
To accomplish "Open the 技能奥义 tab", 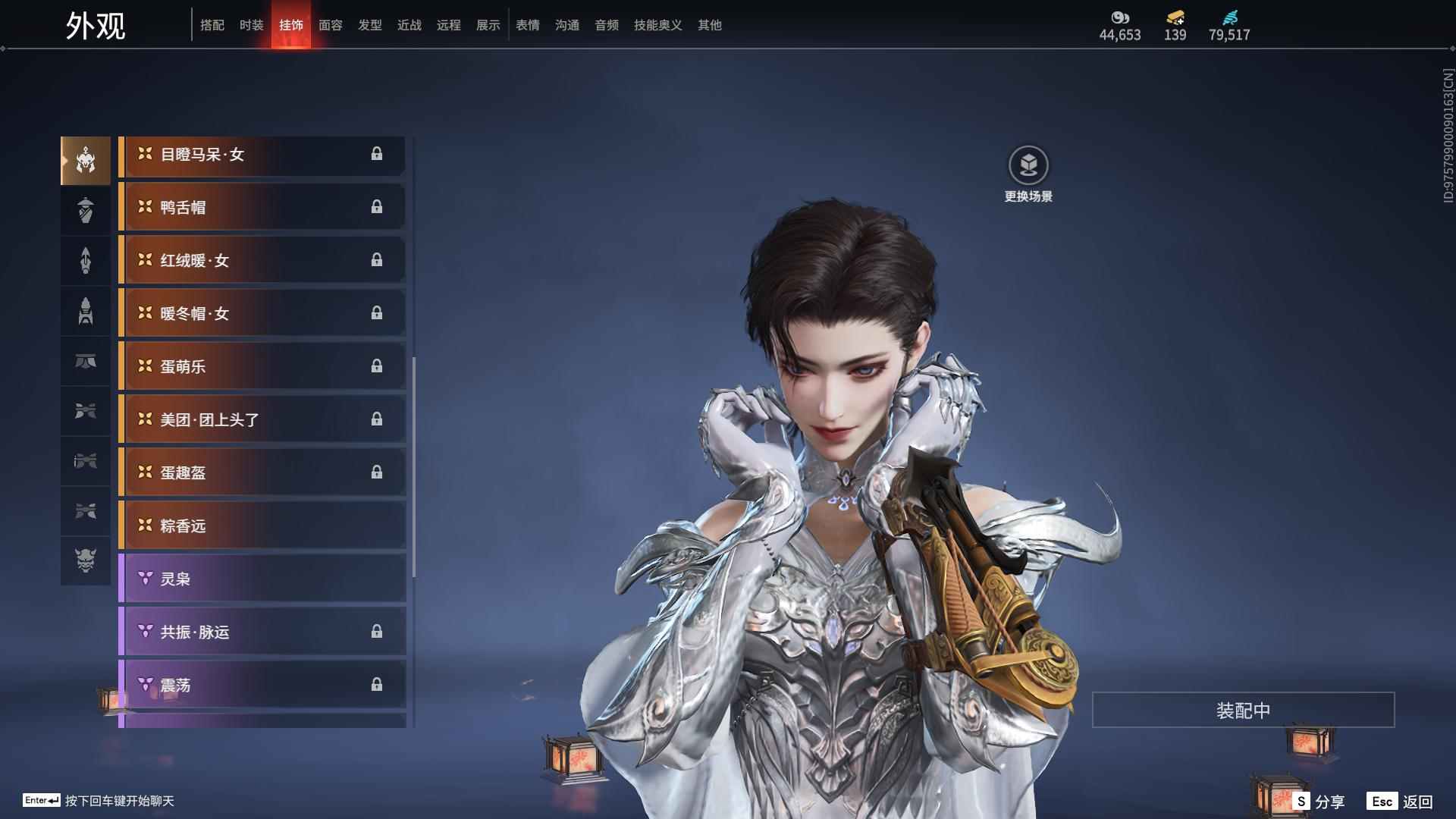I will (657, 25).
